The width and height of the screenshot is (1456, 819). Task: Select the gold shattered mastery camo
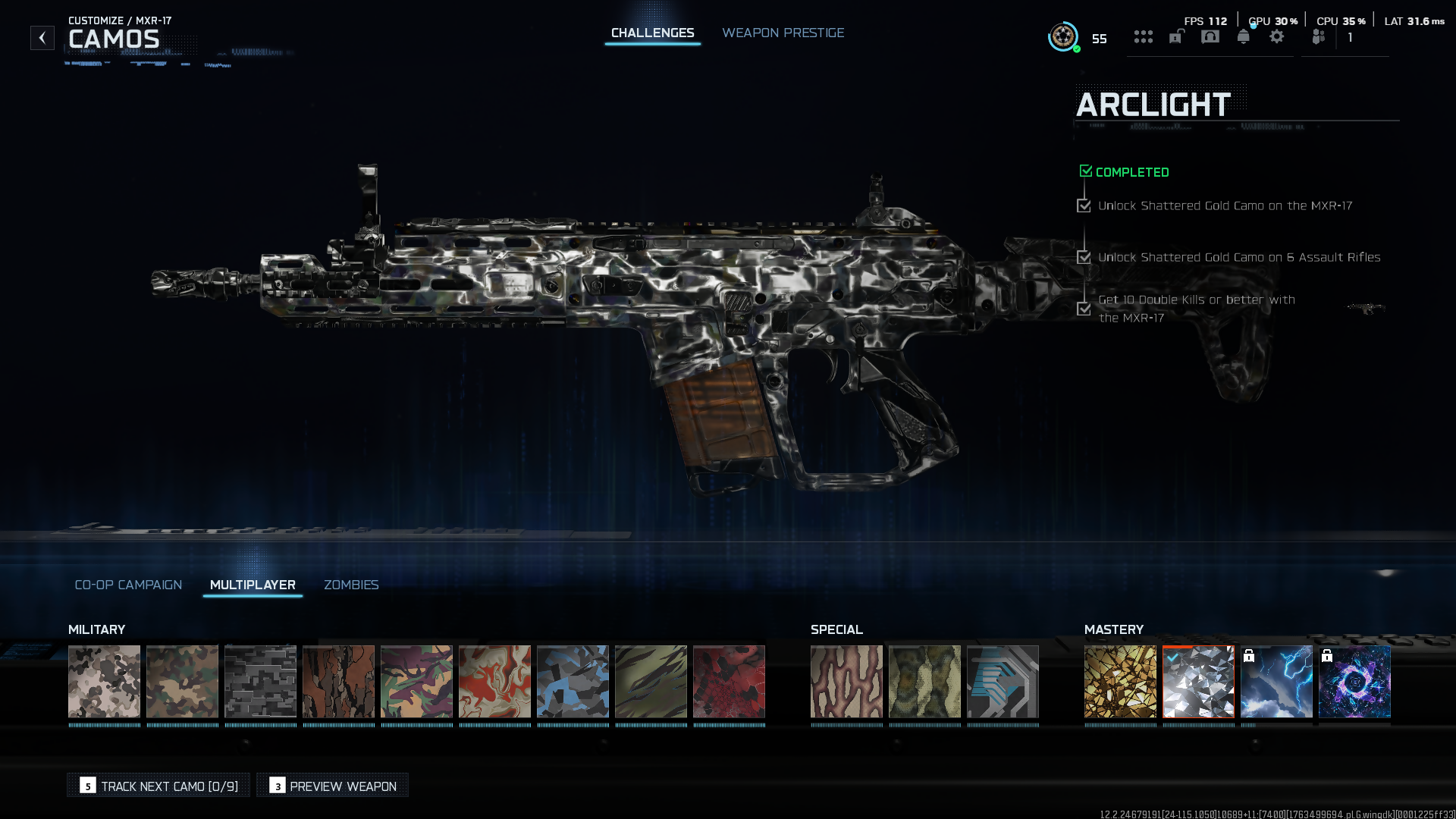point(1120,681)
